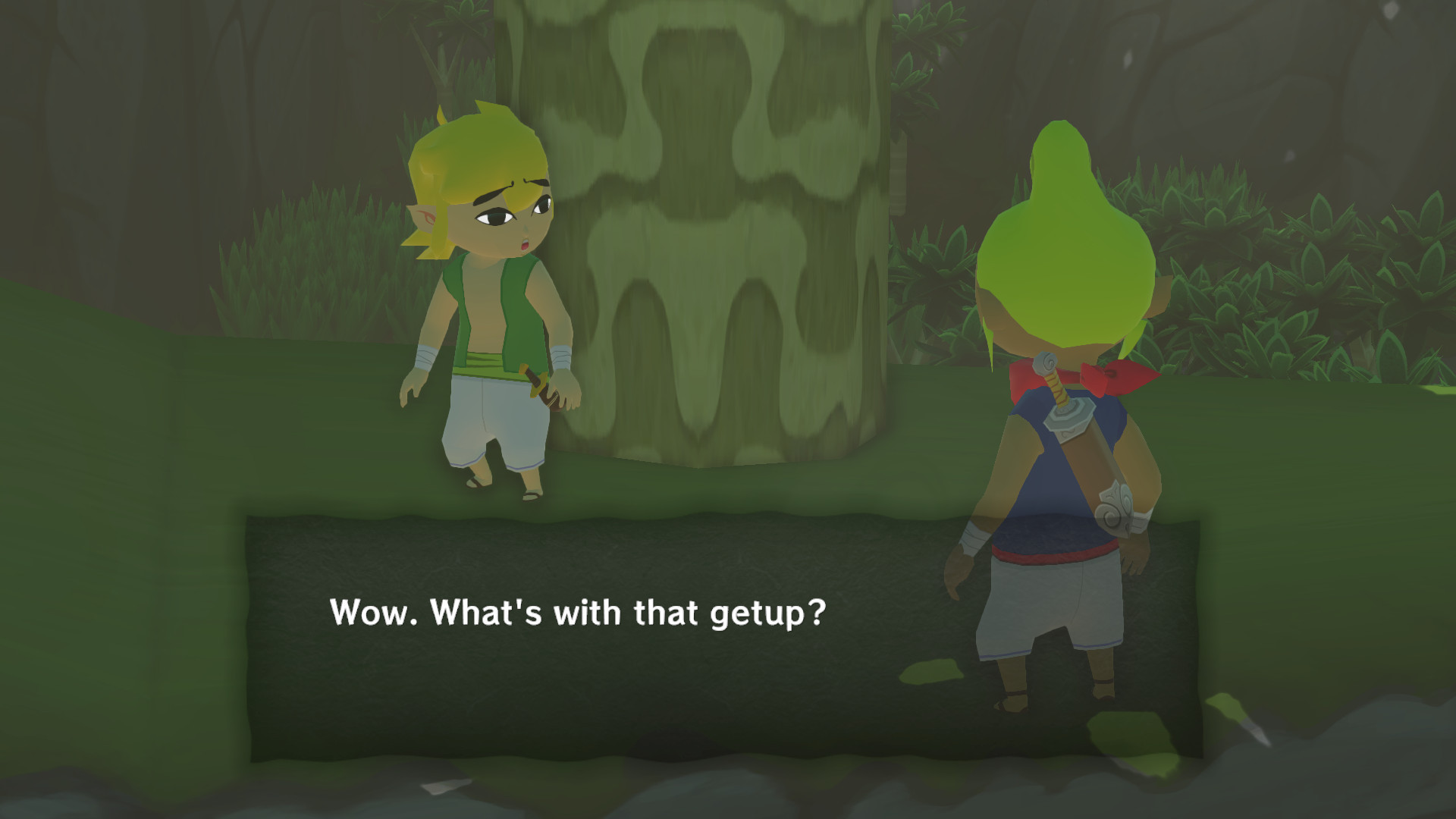Click the large tree trunk

click(728, 227)
